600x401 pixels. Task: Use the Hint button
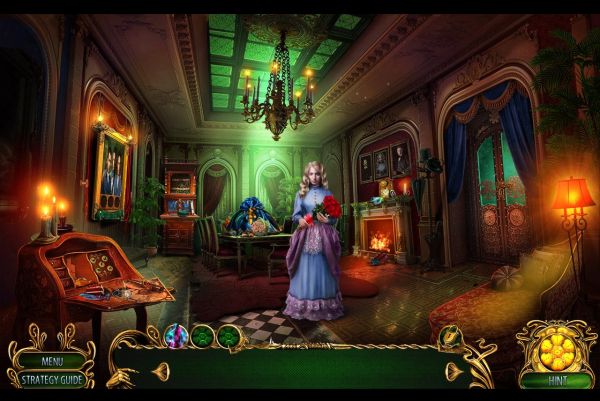click(x=554, y=380)
